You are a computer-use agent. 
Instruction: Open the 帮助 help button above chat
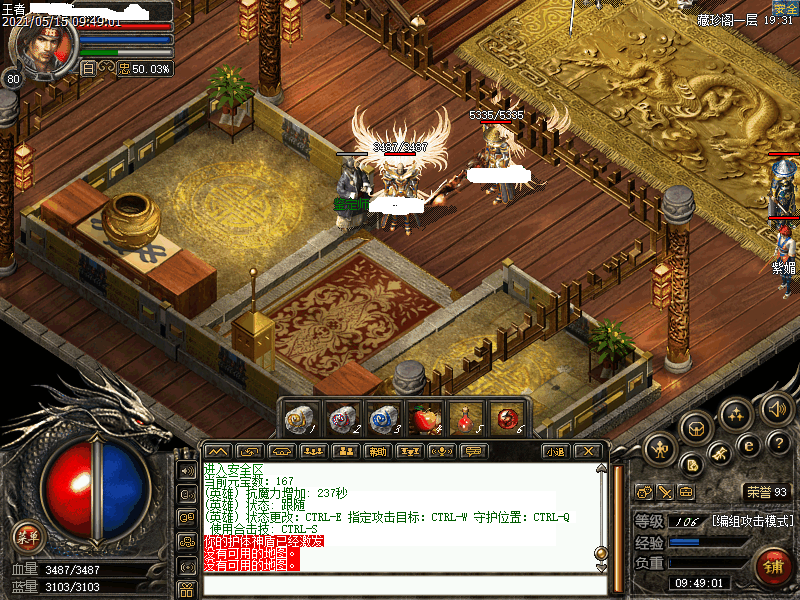pyautogui.click(x=376, y=451)
